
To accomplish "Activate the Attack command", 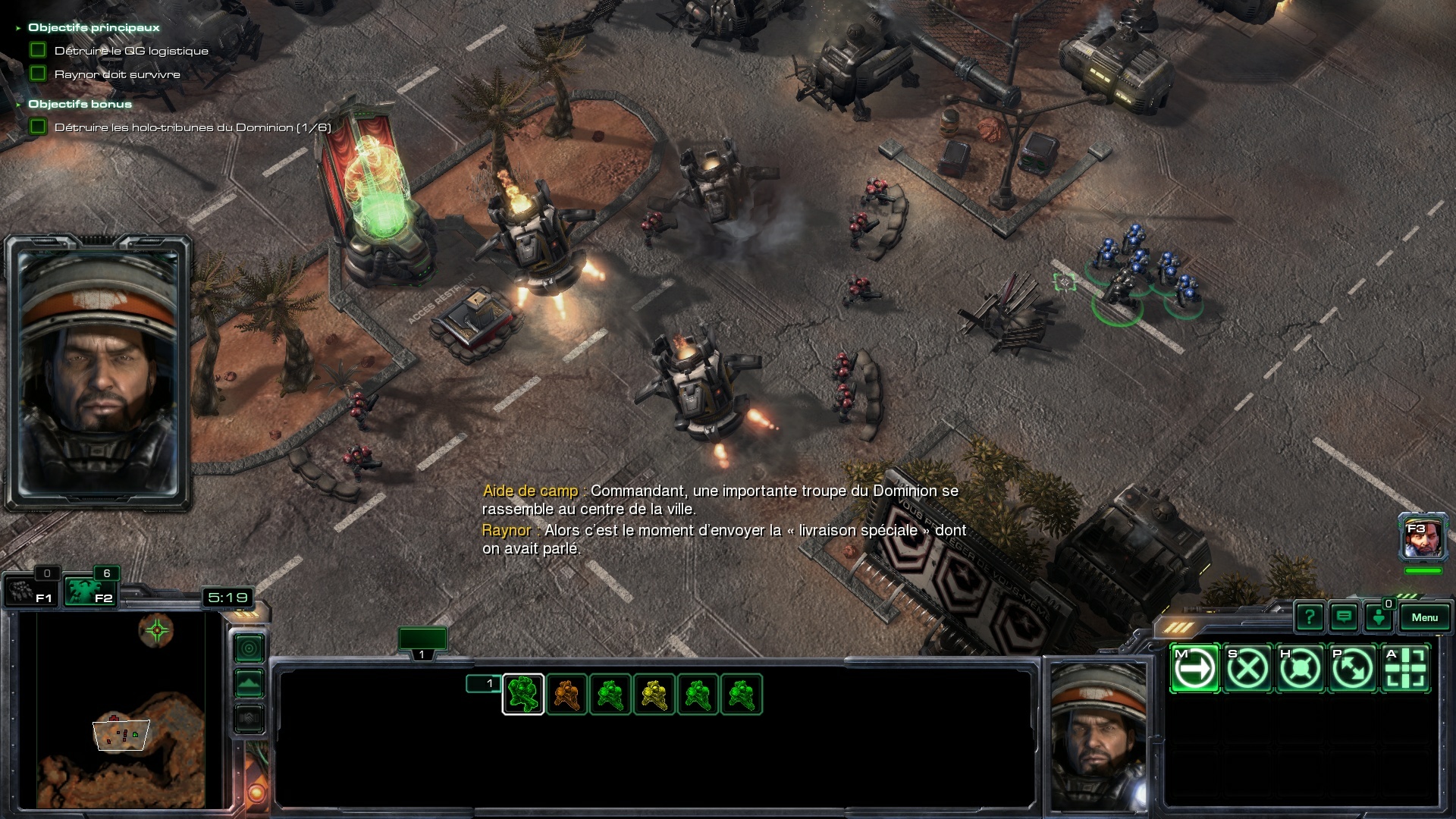I will click(1405, 668).
